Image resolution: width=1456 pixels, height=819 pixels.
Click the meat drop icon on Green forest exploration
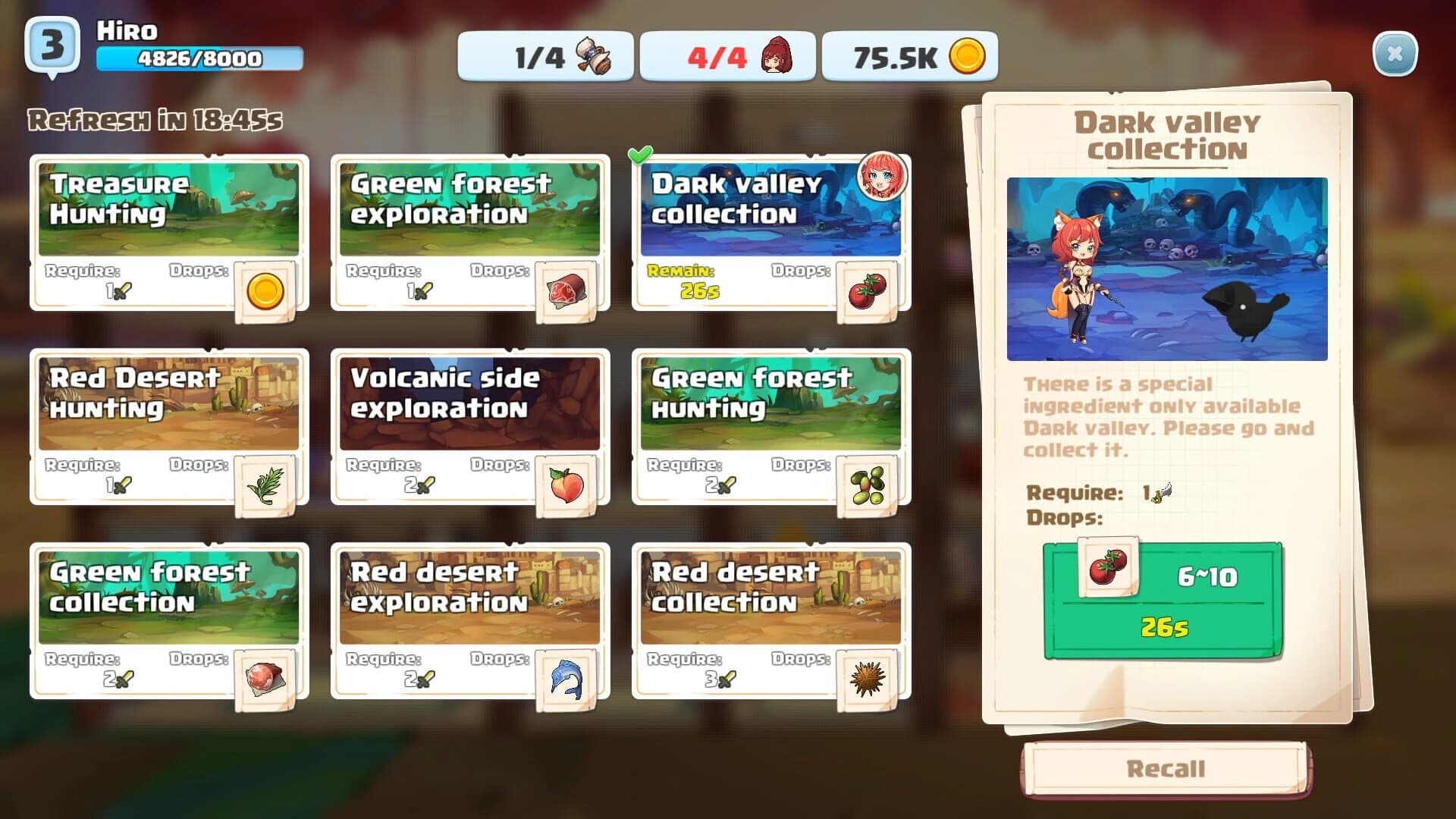pos(567,289)
